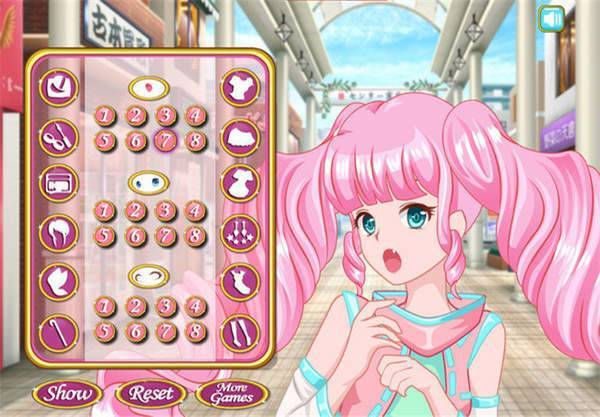The width and height of the screenshot is (600, 417).
Task: Select the makeup palette category
Action: tap(57, 183)
